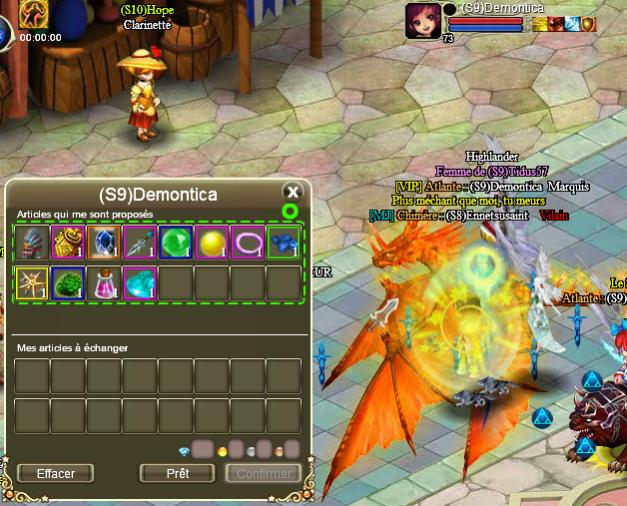Inspect the offered star burst item
This screenshot has width=627, height=506.
32,284
